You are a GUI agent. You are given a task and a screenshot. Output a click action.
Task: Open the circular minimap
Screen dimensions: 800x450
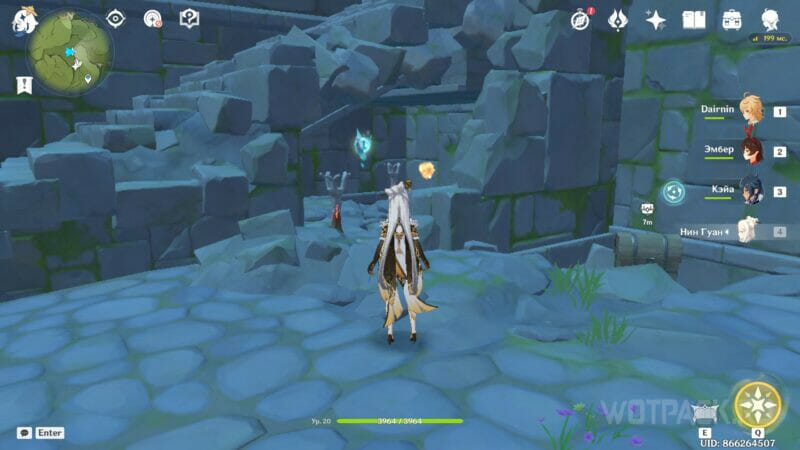click(70, 53)
